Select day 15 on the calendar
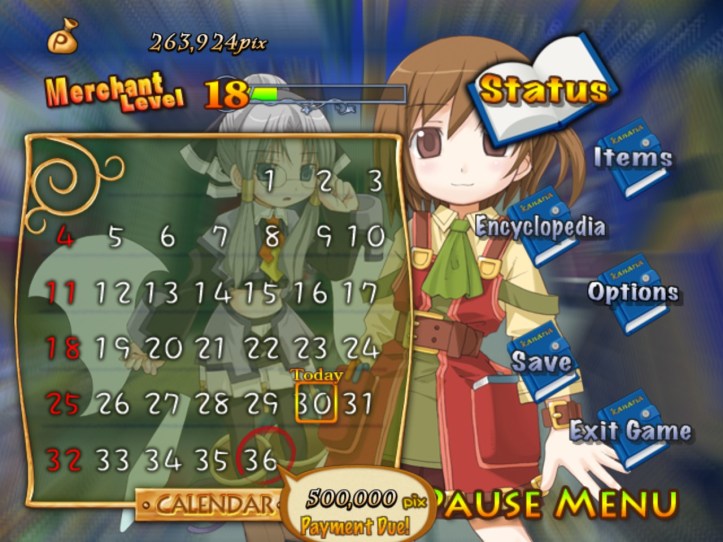The image size is (723, 542). [261, 293]
